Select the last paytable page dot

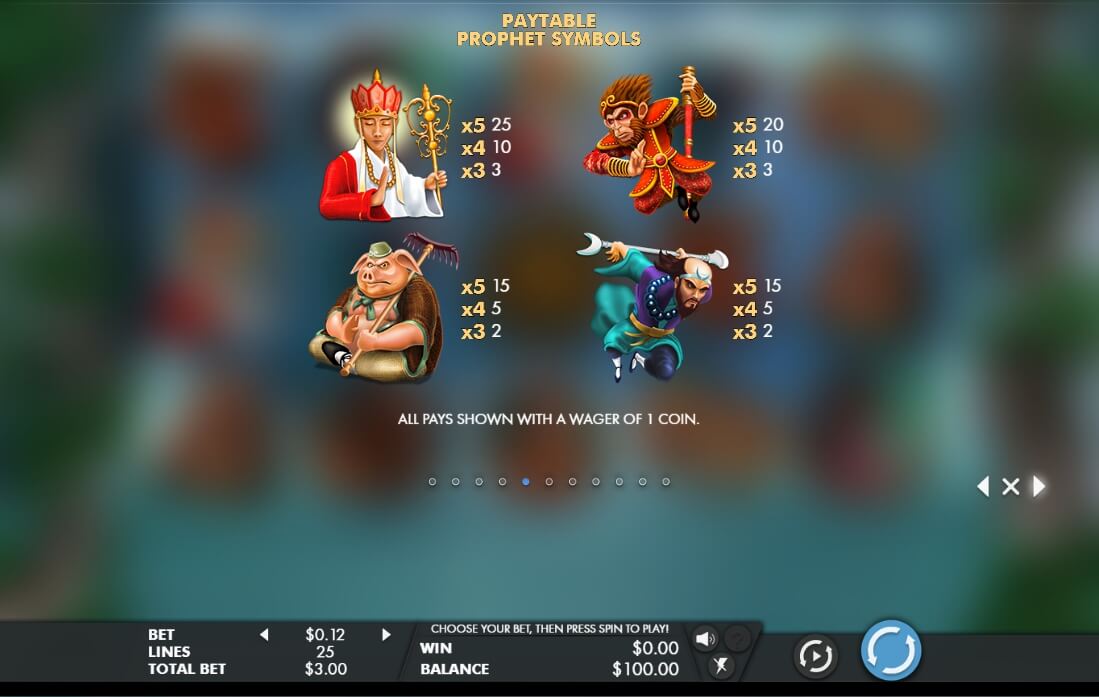tap(666, 482)
